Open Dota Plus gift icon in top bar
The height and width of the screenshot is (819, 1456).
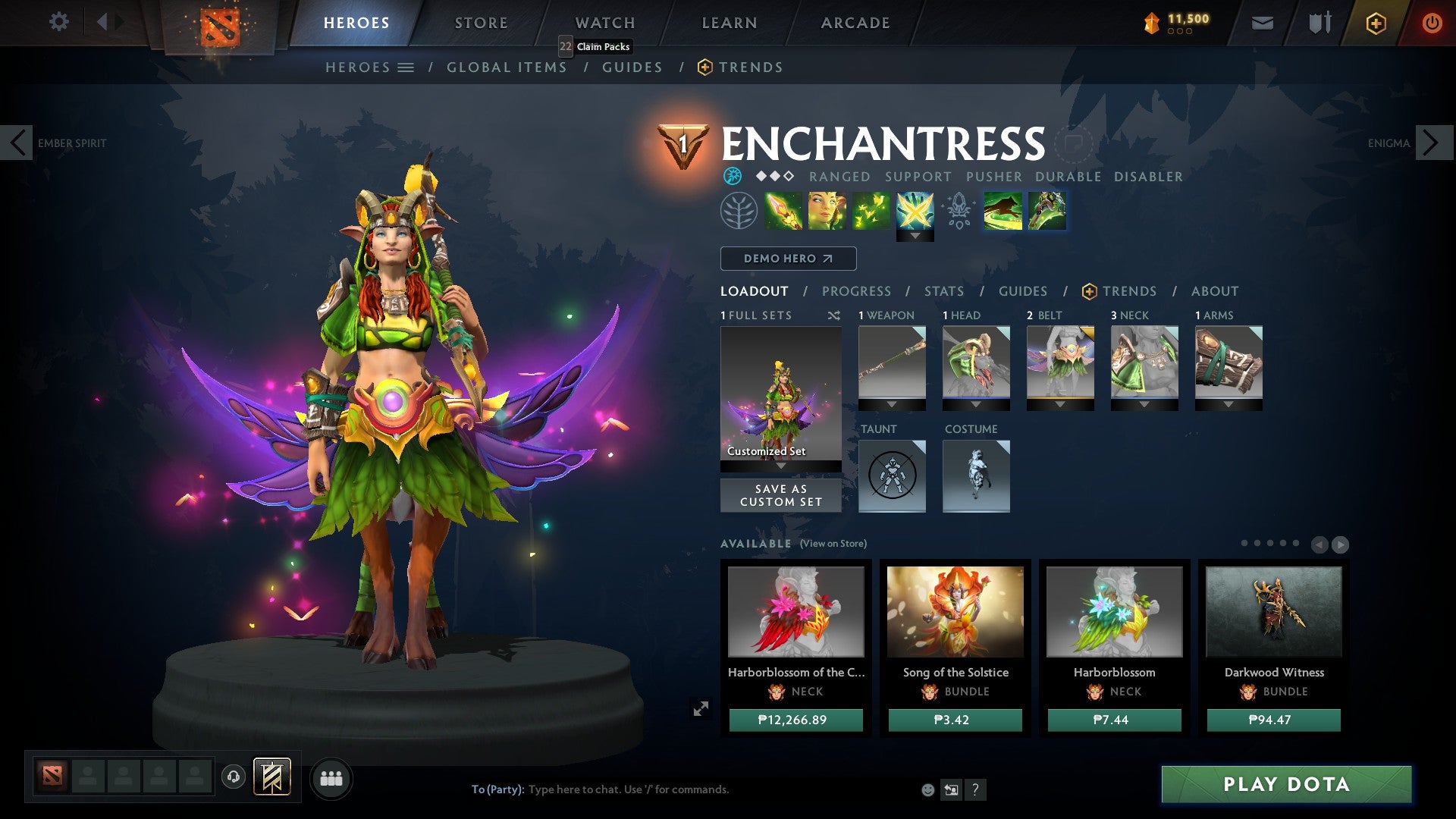[1375, 23]
